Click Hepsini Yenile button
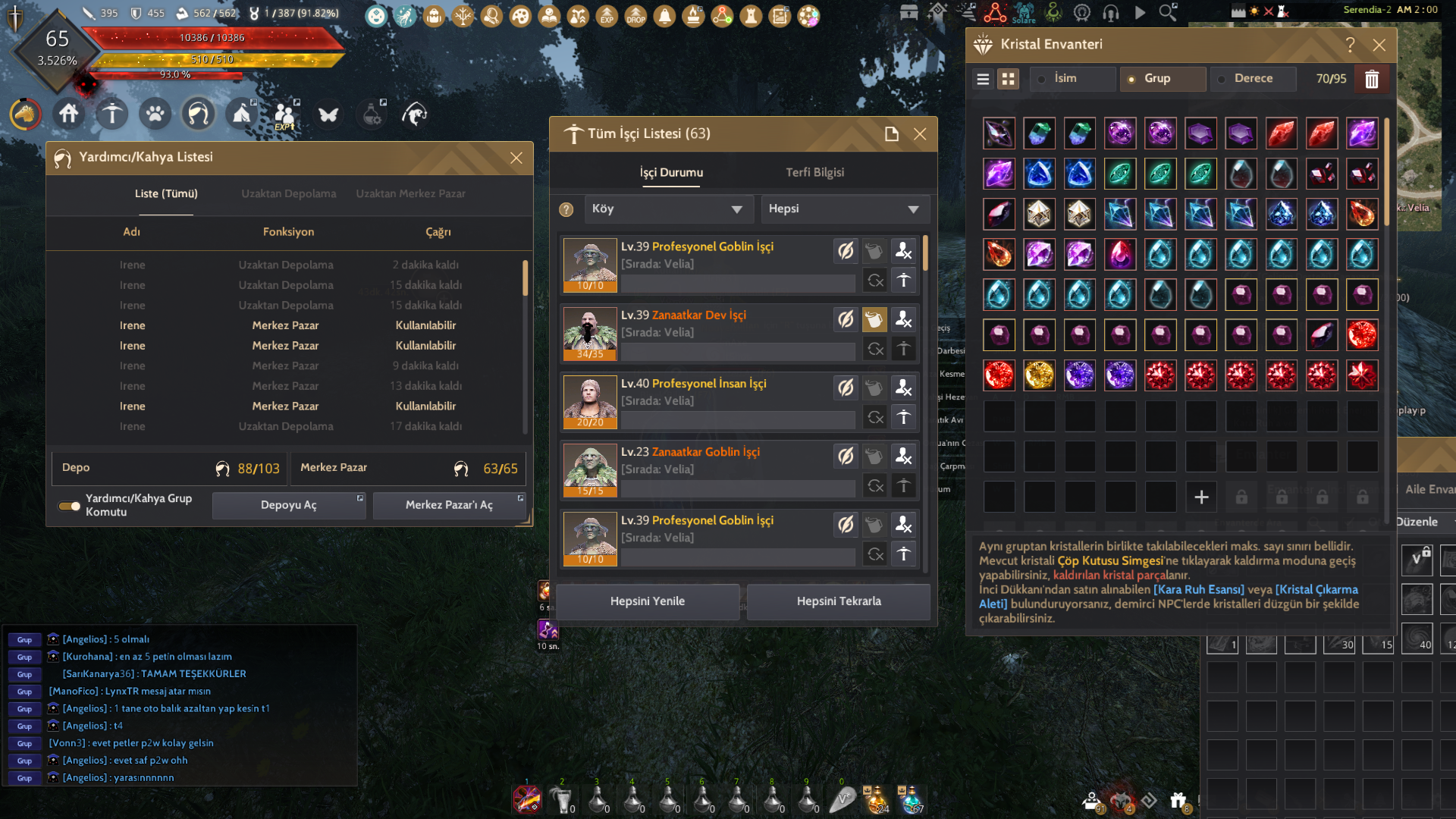 click(647, 601)
